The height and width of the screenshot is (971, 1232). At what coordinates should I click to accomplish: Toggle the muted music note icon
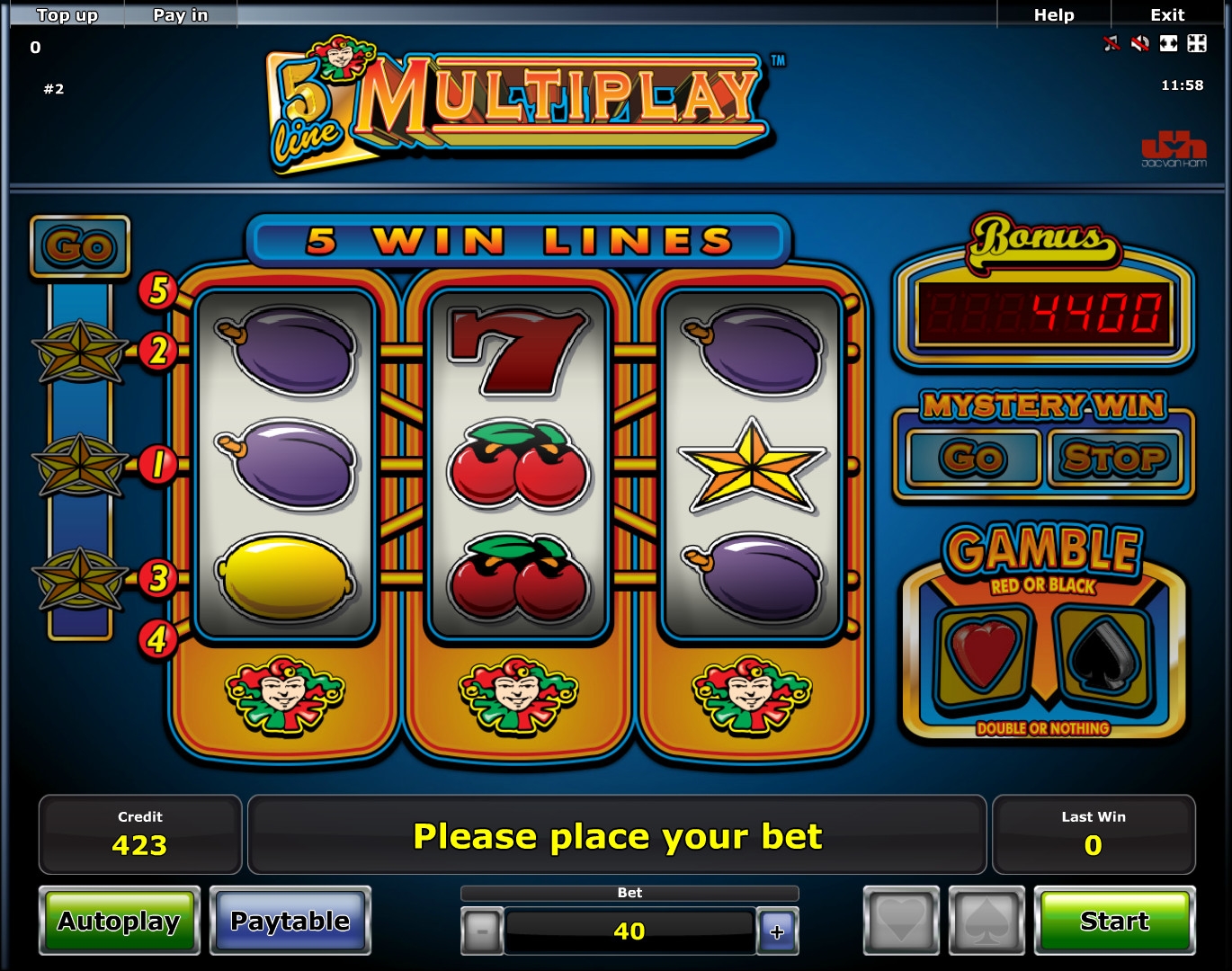[1112, 43]
